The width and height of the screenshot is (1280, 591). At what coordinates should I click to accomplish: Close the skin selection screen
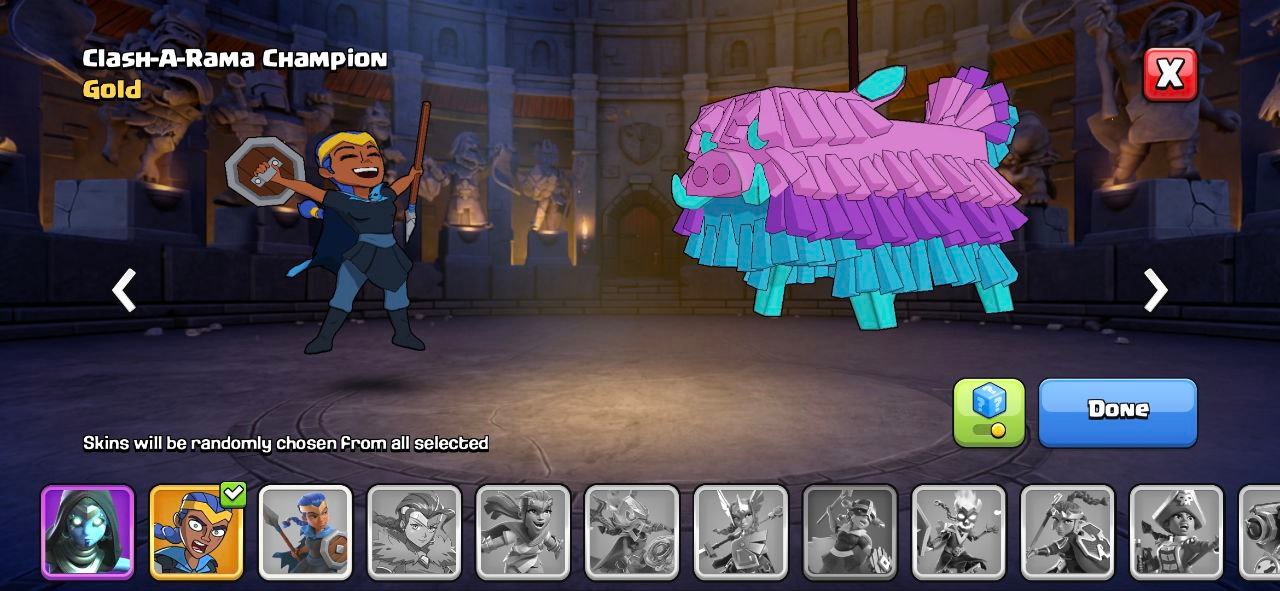1169,74
